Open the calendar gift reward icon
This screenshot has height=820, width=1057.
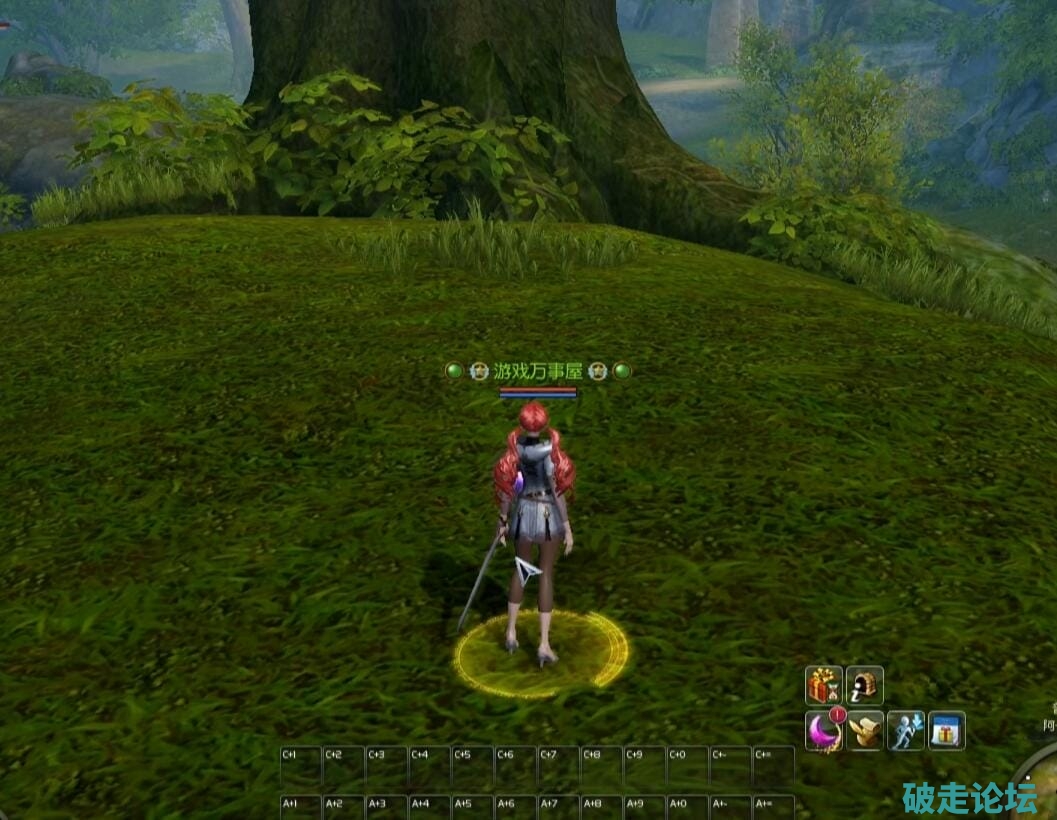[x=946, y=731]
